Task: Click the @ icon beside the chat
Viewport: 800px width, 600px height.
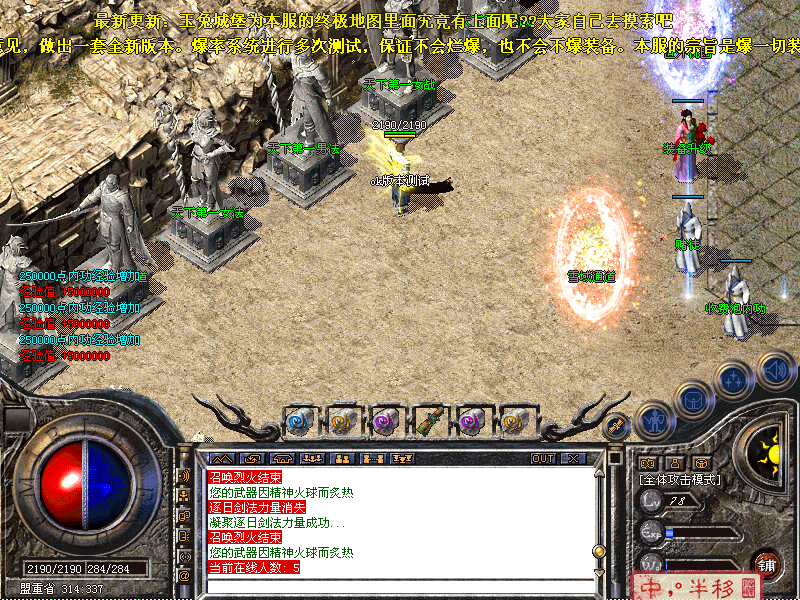Action: tap(184, 575)
